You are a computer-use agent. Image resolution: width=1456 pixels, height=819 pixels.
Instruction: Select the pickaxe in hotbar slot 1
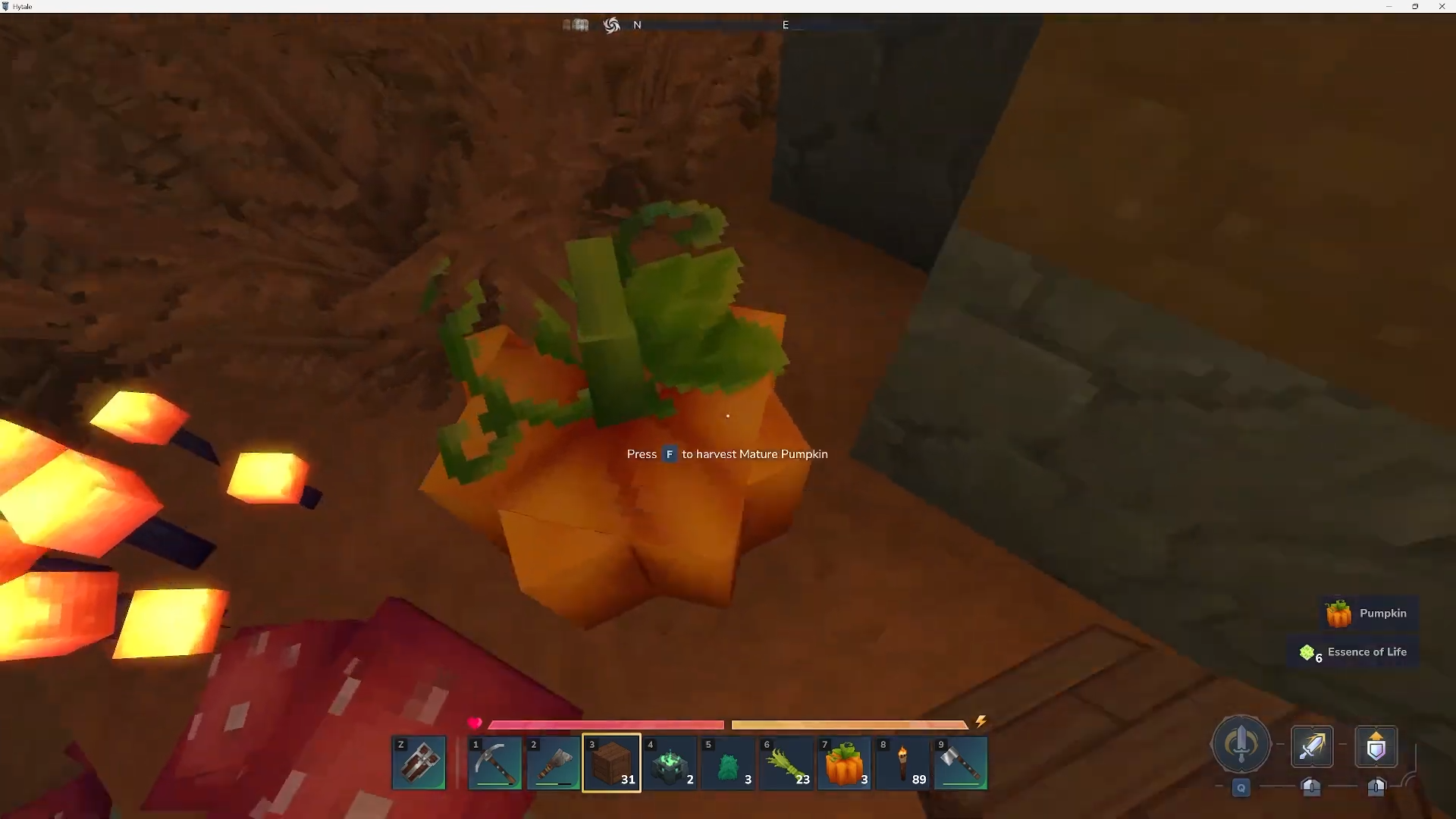tap(494, 763)
